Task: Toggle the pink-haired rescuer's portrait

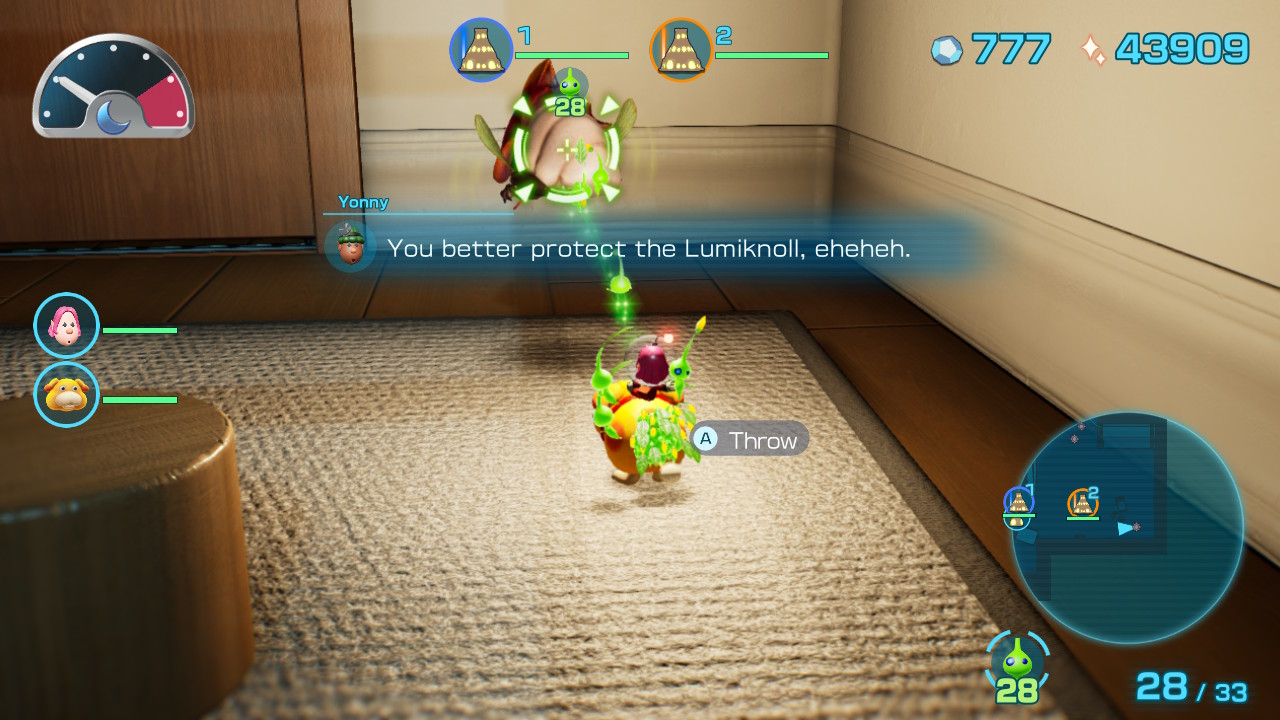Action: coord(66,325)
